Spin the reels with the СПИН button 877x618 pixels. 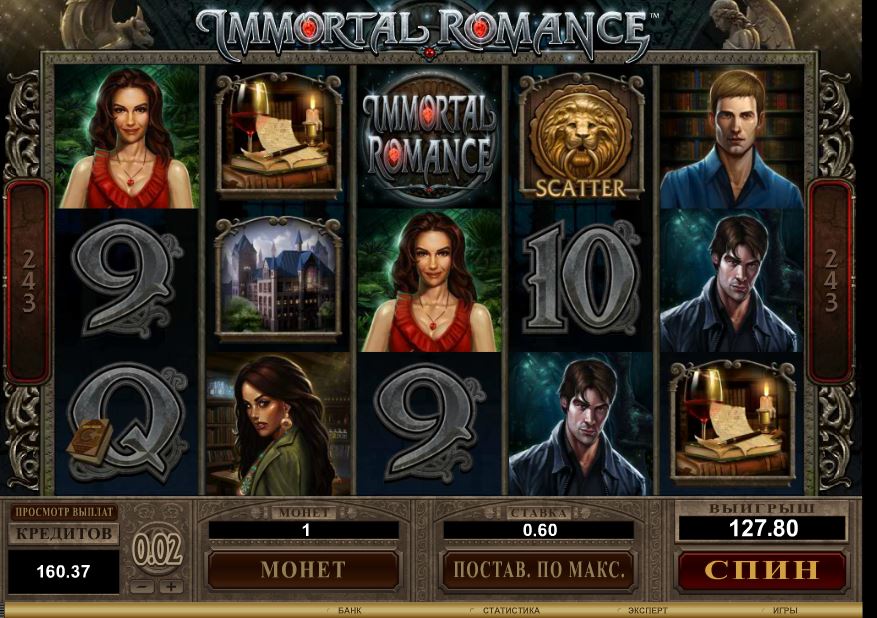pyautogui.click(x=762, y=571)
